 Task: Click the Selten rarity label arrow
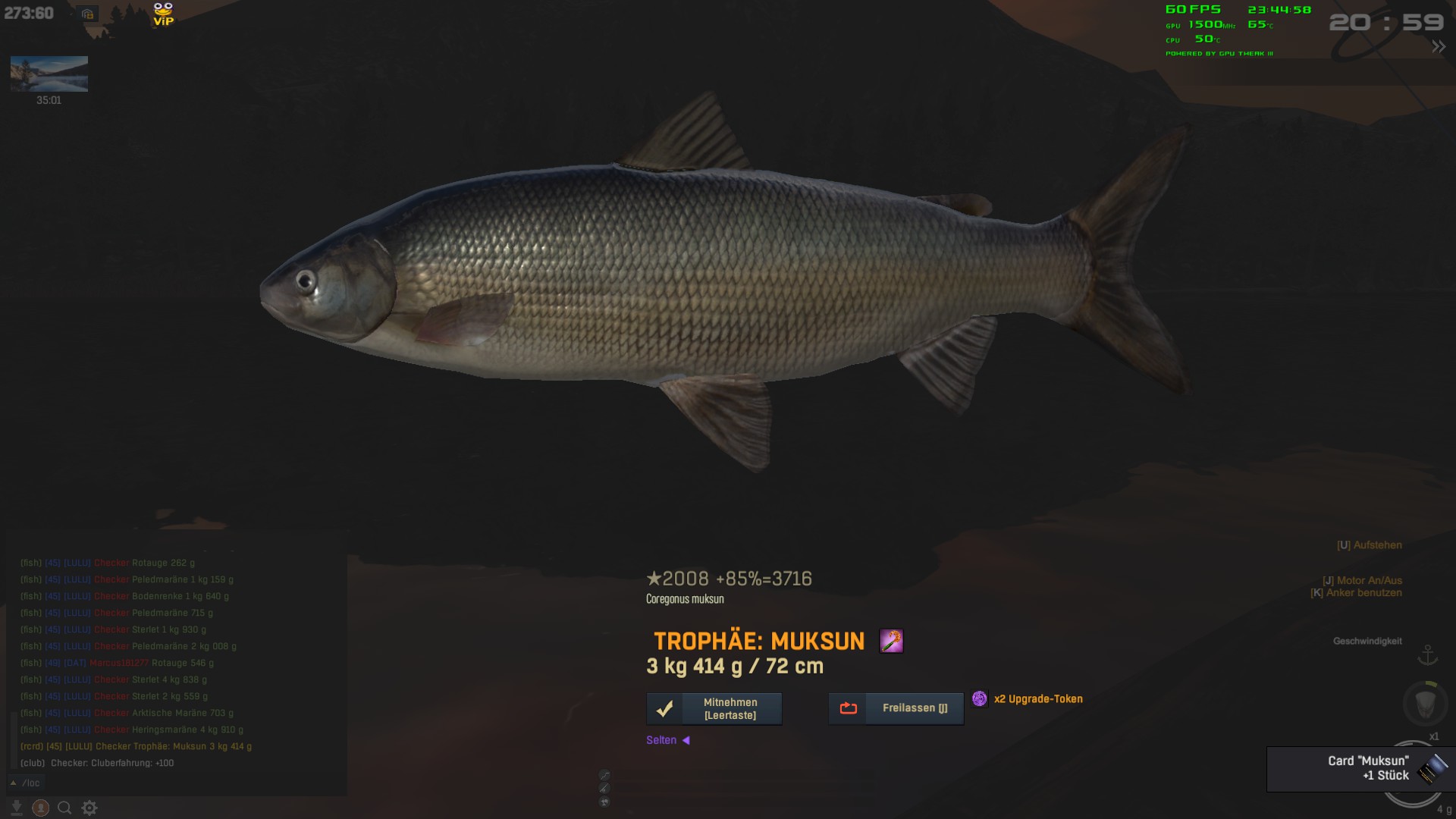(x=686, y=740)
